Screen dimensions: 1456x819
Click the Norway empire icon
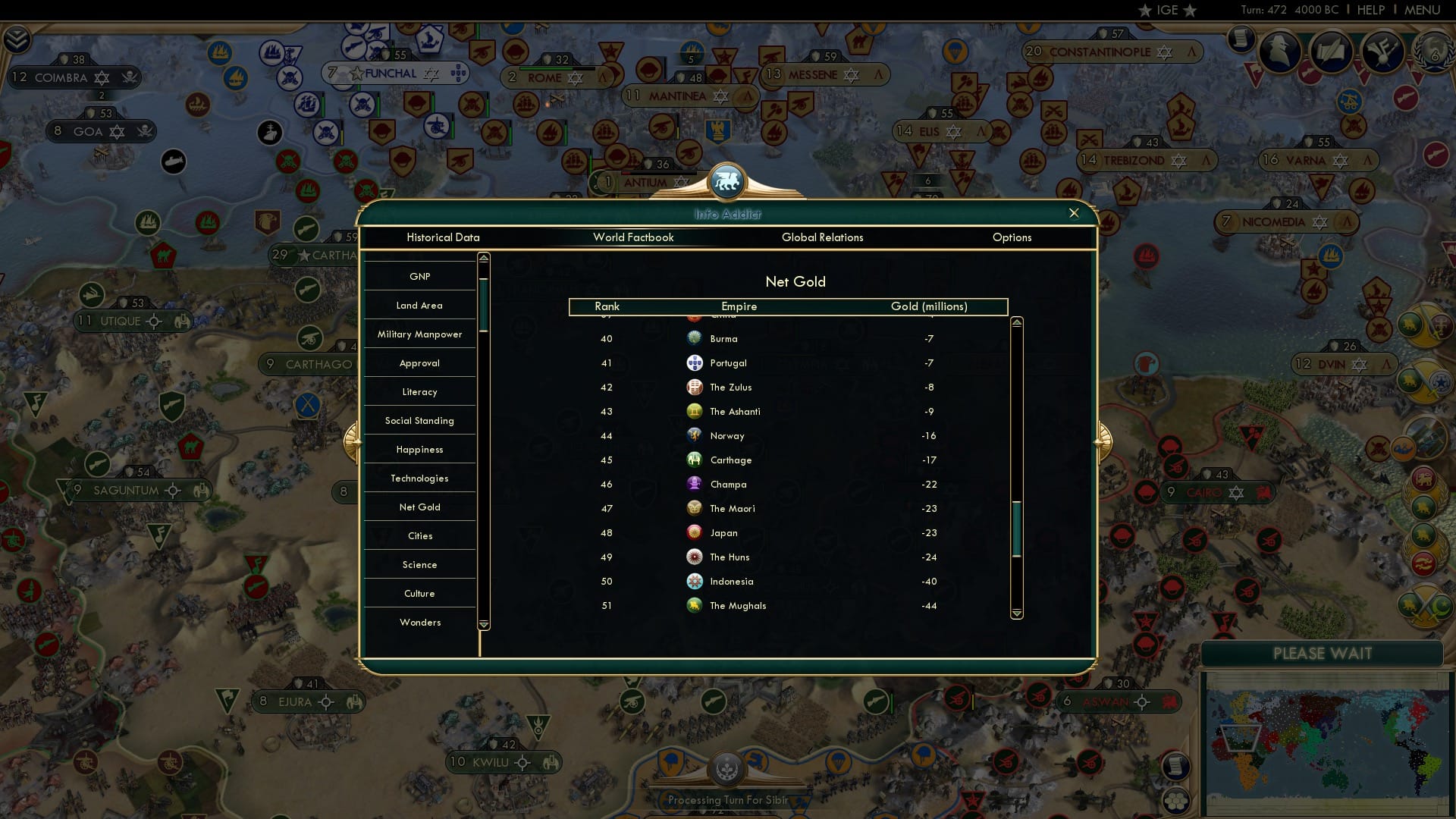pyautogui.click(x=695, y=435)
